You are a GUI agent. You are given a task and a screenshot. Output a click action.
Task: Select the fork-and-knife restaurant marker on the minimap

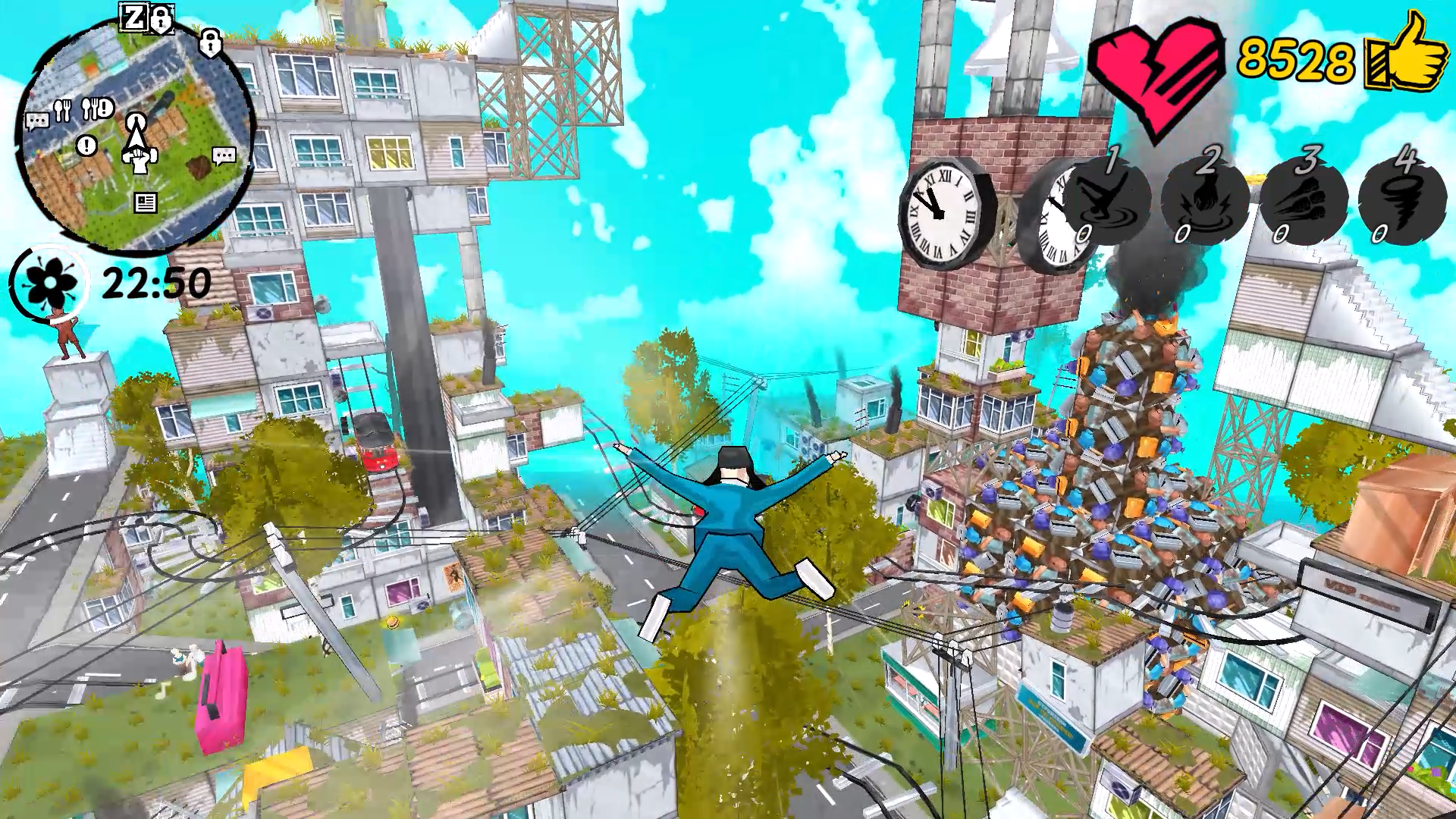tap(61, 111)
